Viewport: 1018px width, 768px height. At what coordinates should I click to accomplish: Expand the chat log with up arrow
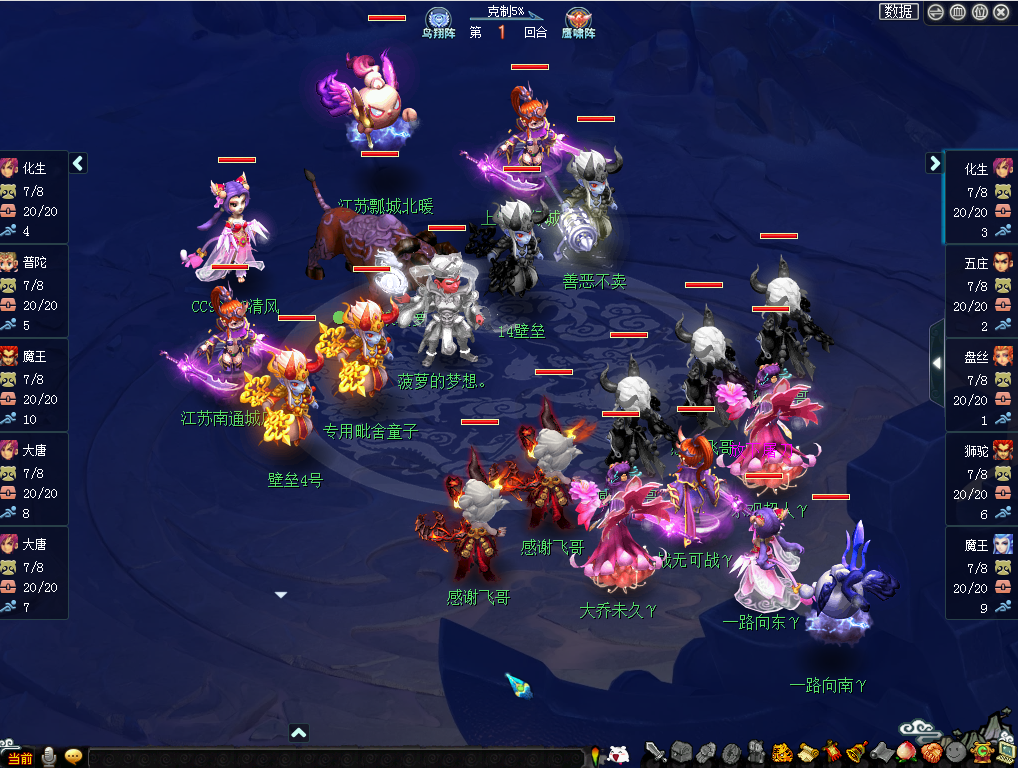coord(298,733)
